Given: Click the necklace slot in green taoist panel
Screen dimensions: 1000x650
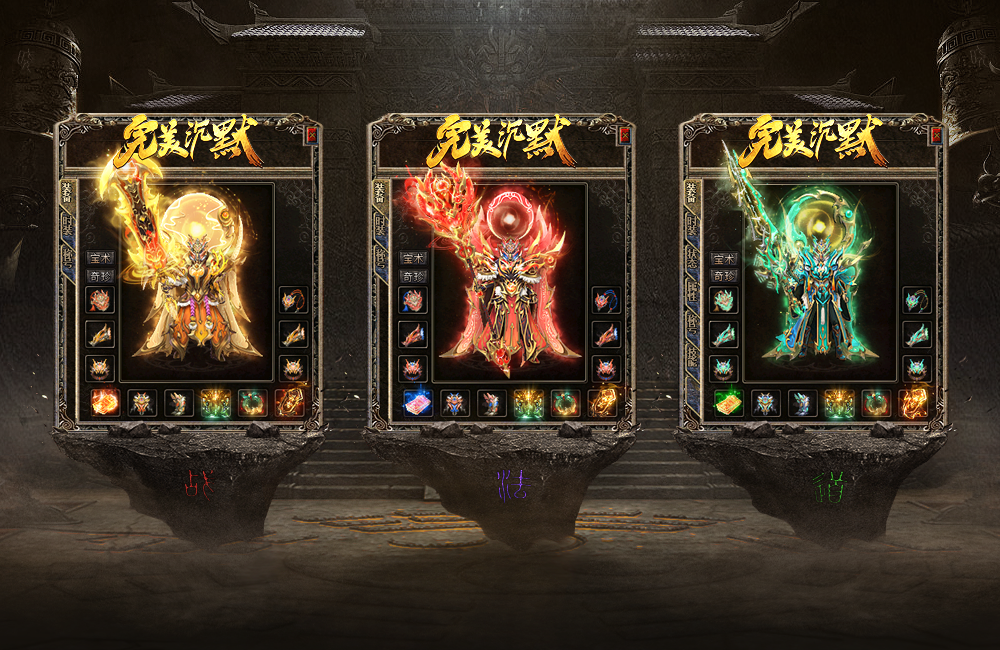Looking at the screenshot, I should click(x=916, y=300).
